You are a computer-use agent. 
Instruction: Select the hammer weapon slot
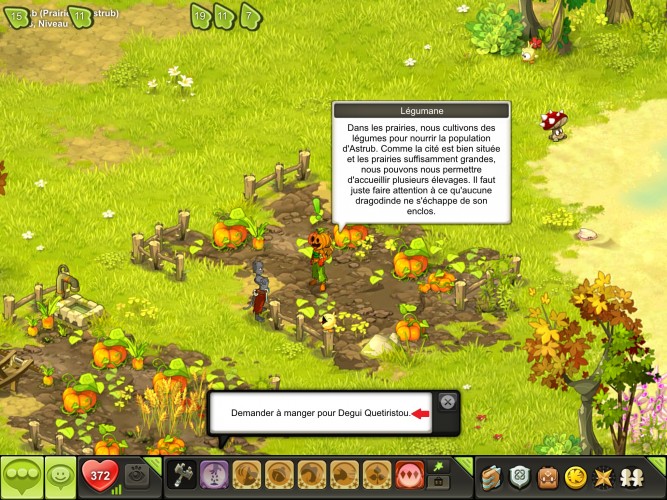pos(182,474)
